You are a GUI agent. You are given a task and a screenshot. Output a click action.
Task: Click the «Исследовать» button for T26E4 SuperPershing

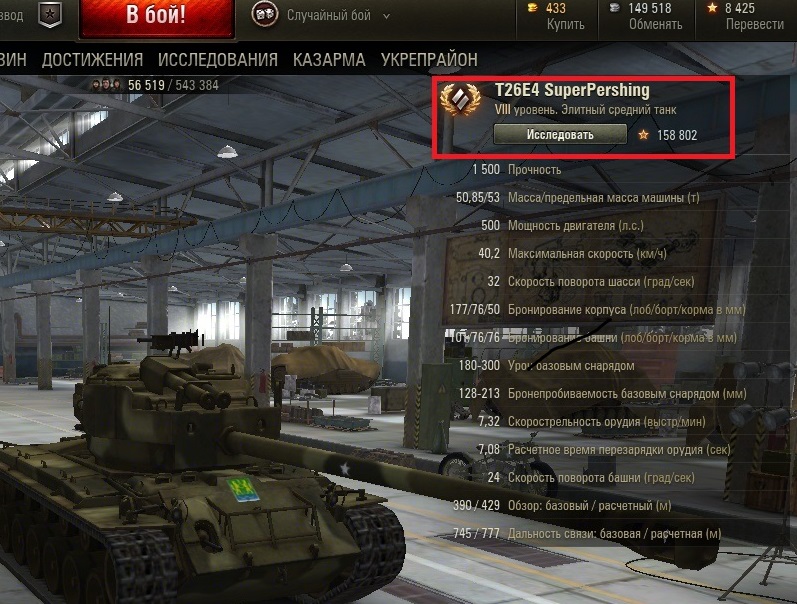560,134
